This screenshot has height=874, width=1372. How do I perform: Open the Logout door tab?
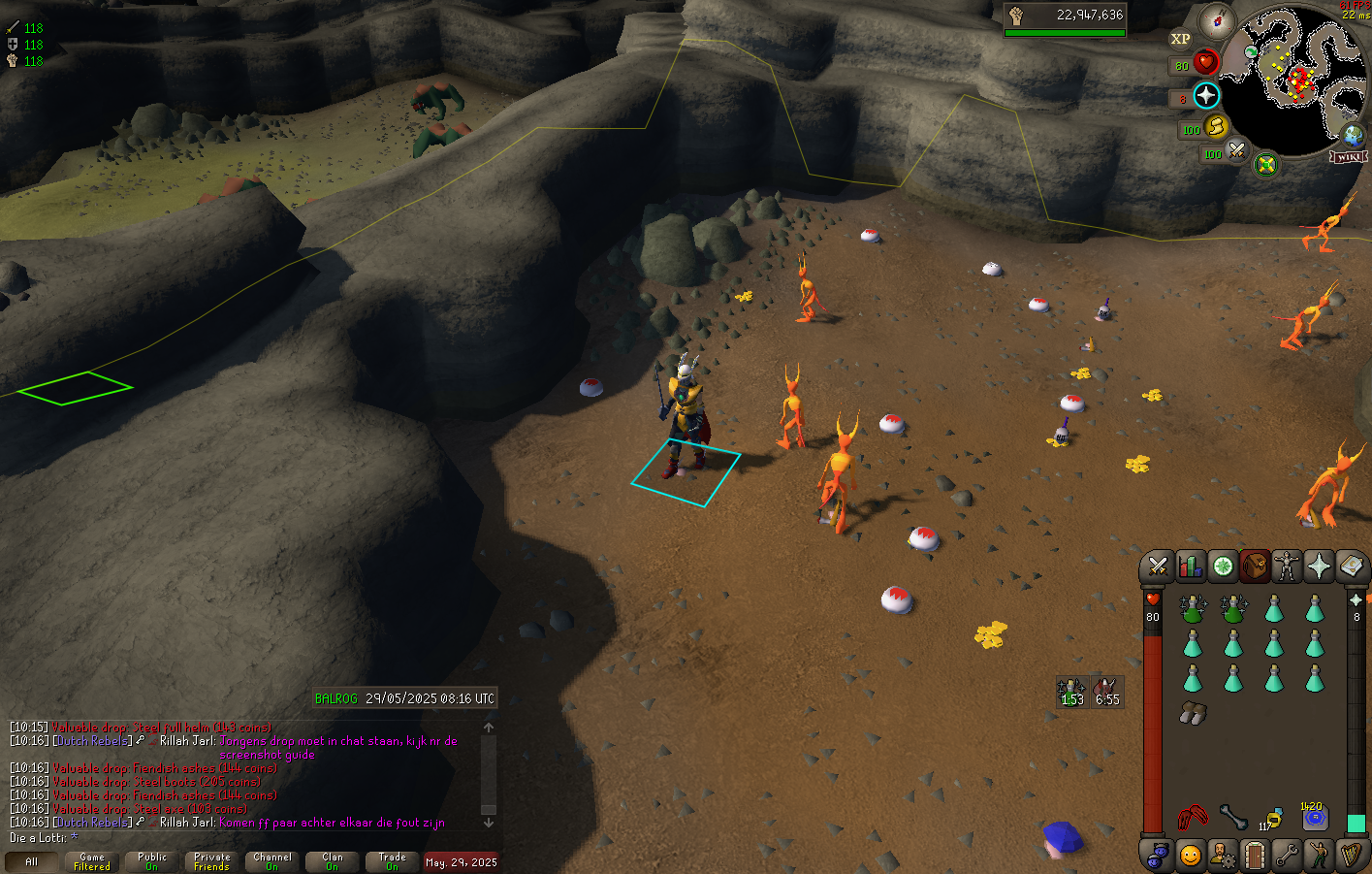[x=1254, y=856]
